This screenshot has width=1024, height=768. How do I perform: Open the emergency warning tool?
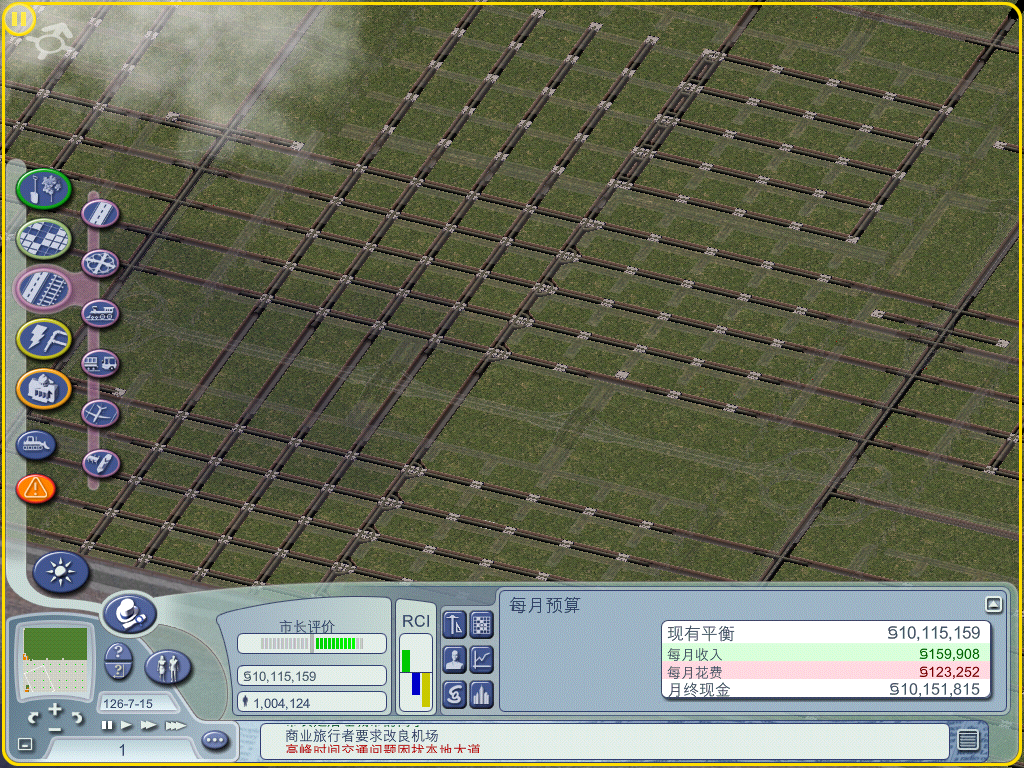point(36,489)
